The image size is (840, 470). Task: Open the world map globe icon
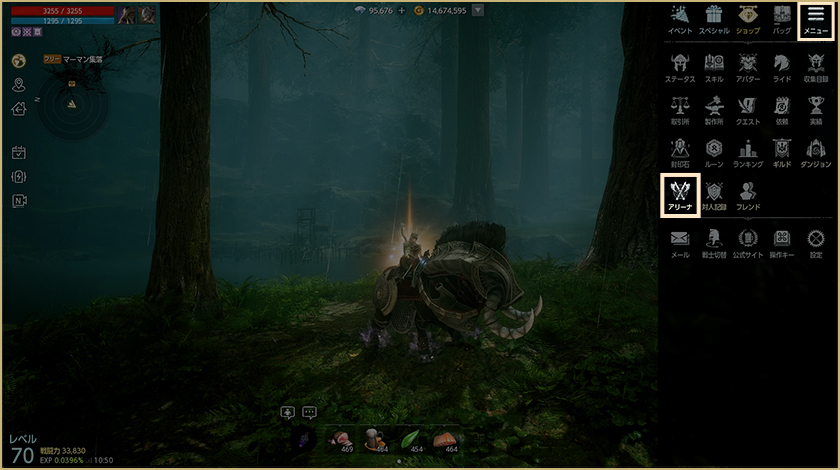(18, 60)
